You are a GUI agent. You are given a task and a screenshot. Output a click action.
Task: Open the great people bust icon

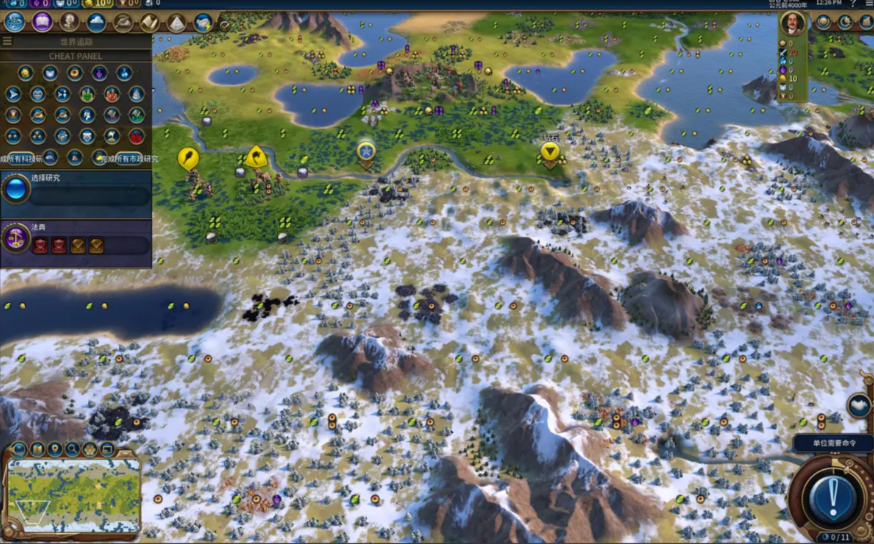69,22
